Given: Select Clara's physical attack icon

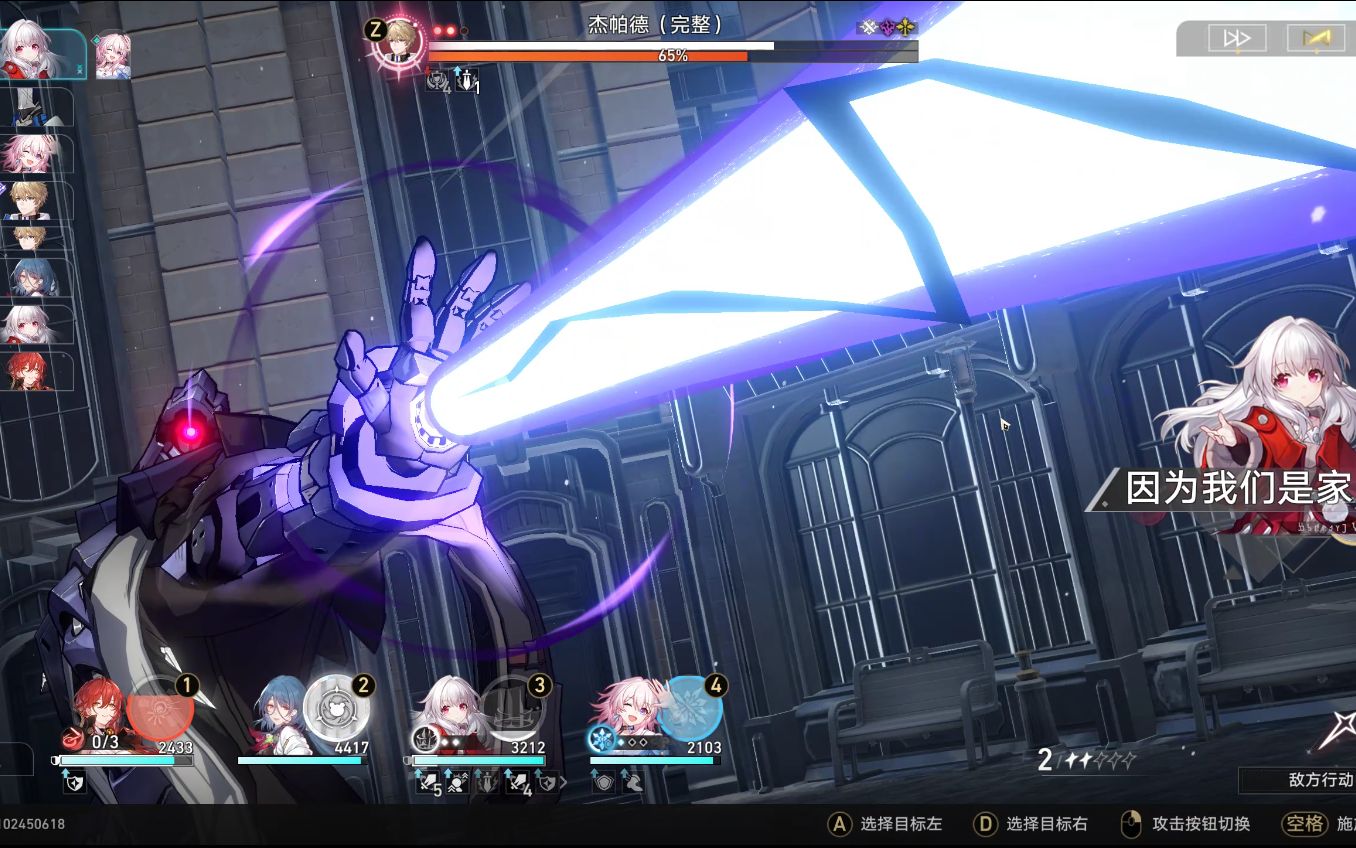Looking at the screenshot, I should [x=423, y=738].
